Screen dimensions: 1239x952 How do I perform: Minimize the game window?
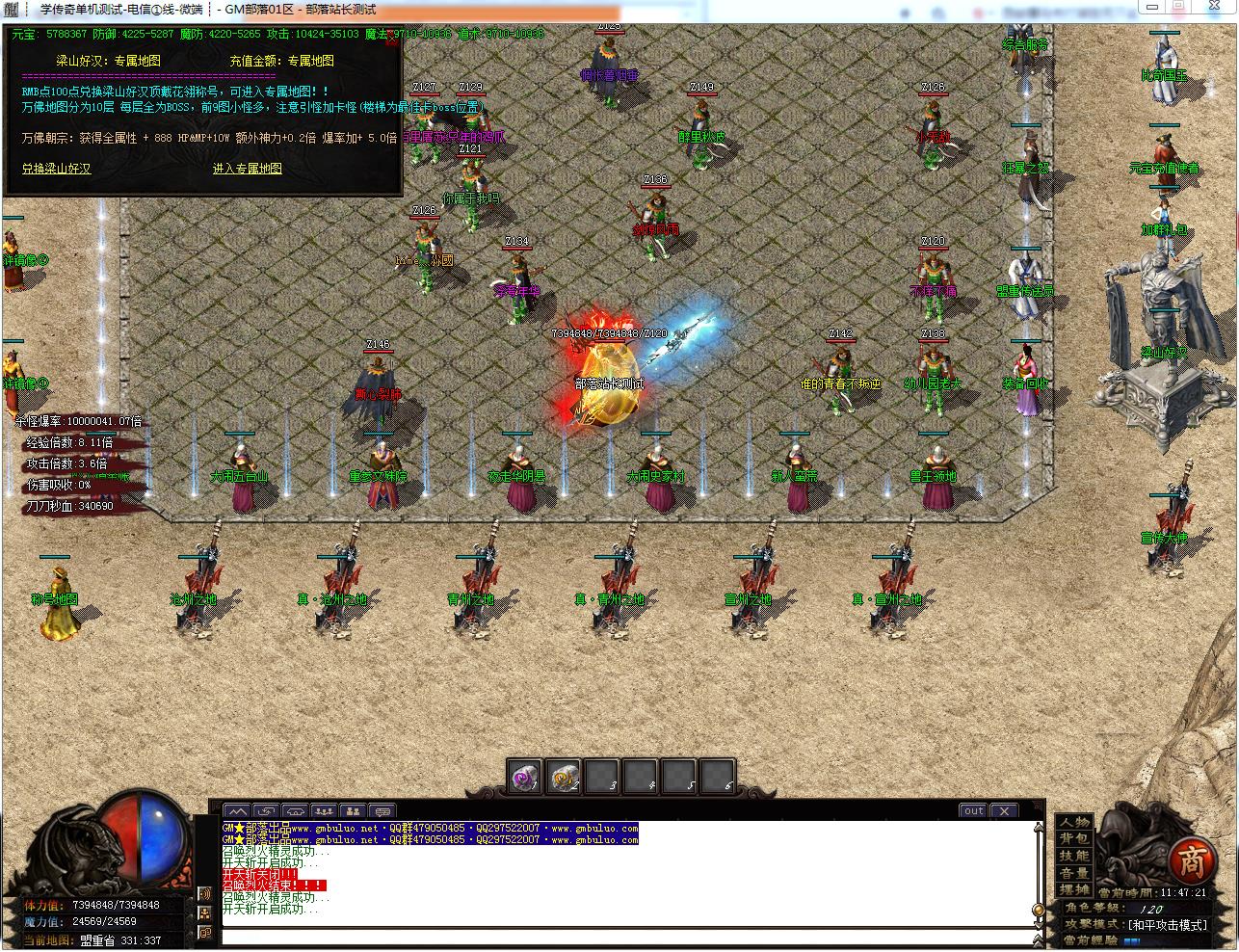tap(1152, 8)
